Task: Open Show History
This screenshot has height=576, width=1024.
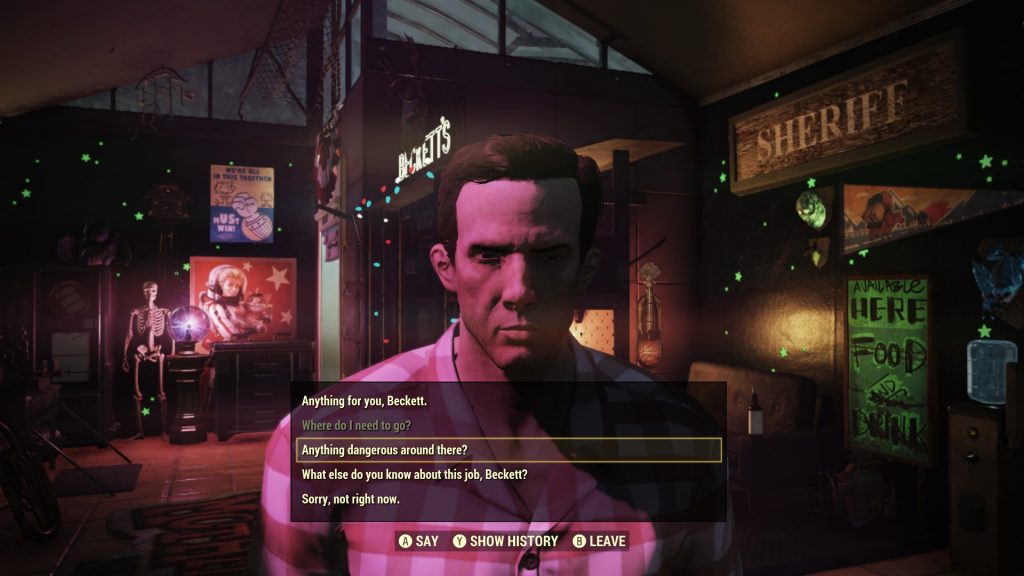Action: coord(505,541)
